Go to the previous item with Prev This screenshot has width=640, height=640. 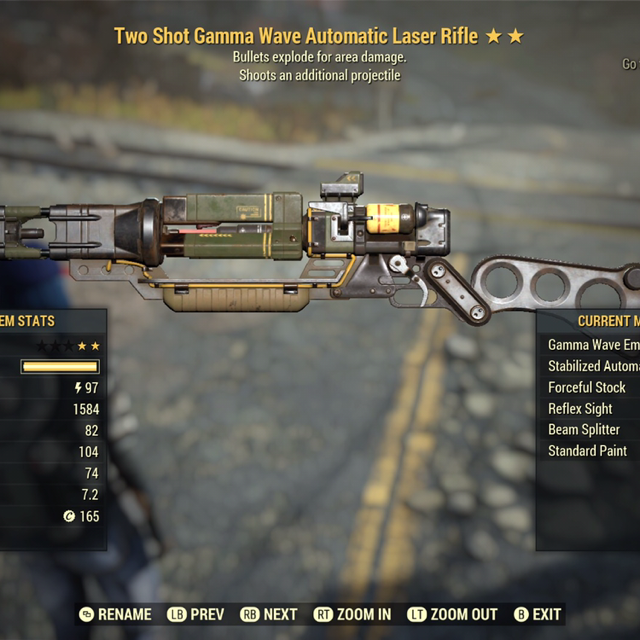pos(195,614)
